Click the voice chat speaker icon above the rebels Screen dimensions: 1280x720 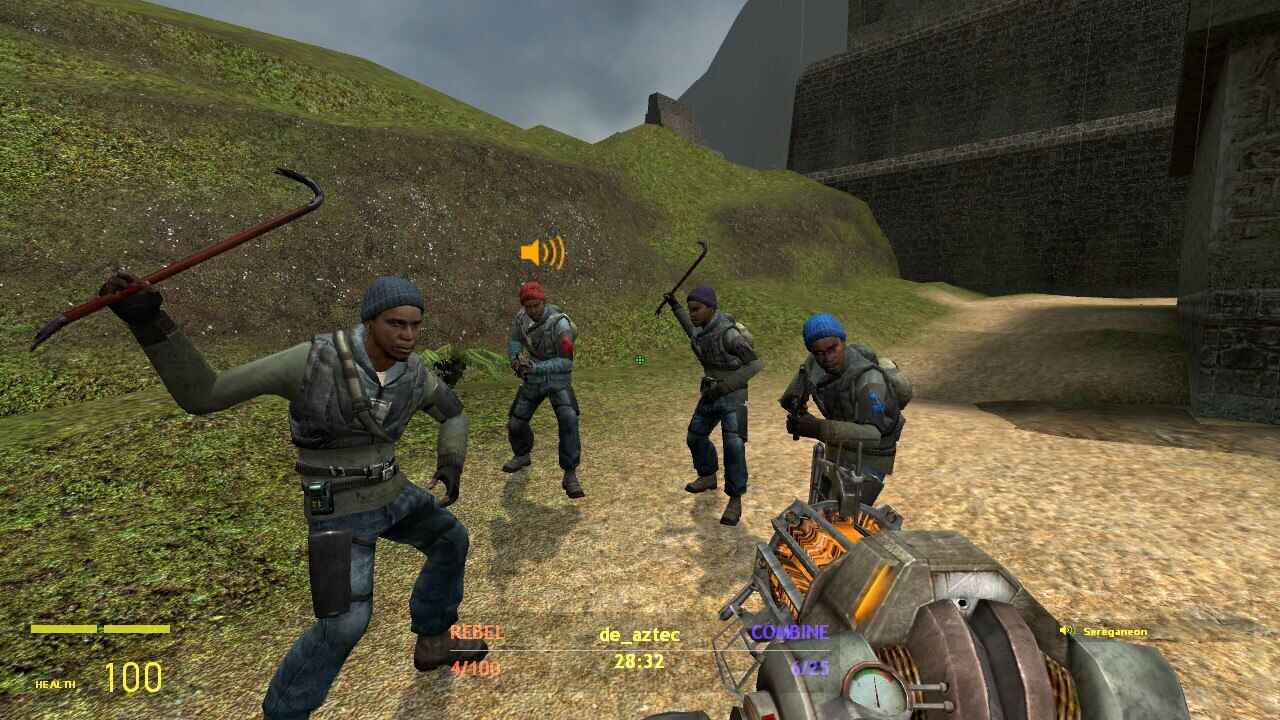542,253
